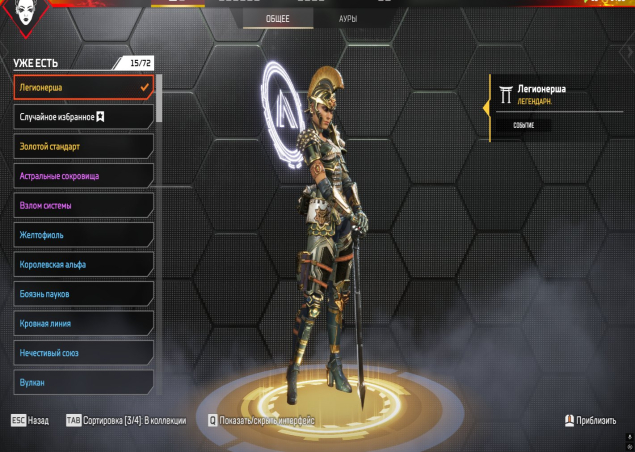Choose the Желтофиоль skin
Image resolution: width=635 pixels, height=452 pixels.
83,236
